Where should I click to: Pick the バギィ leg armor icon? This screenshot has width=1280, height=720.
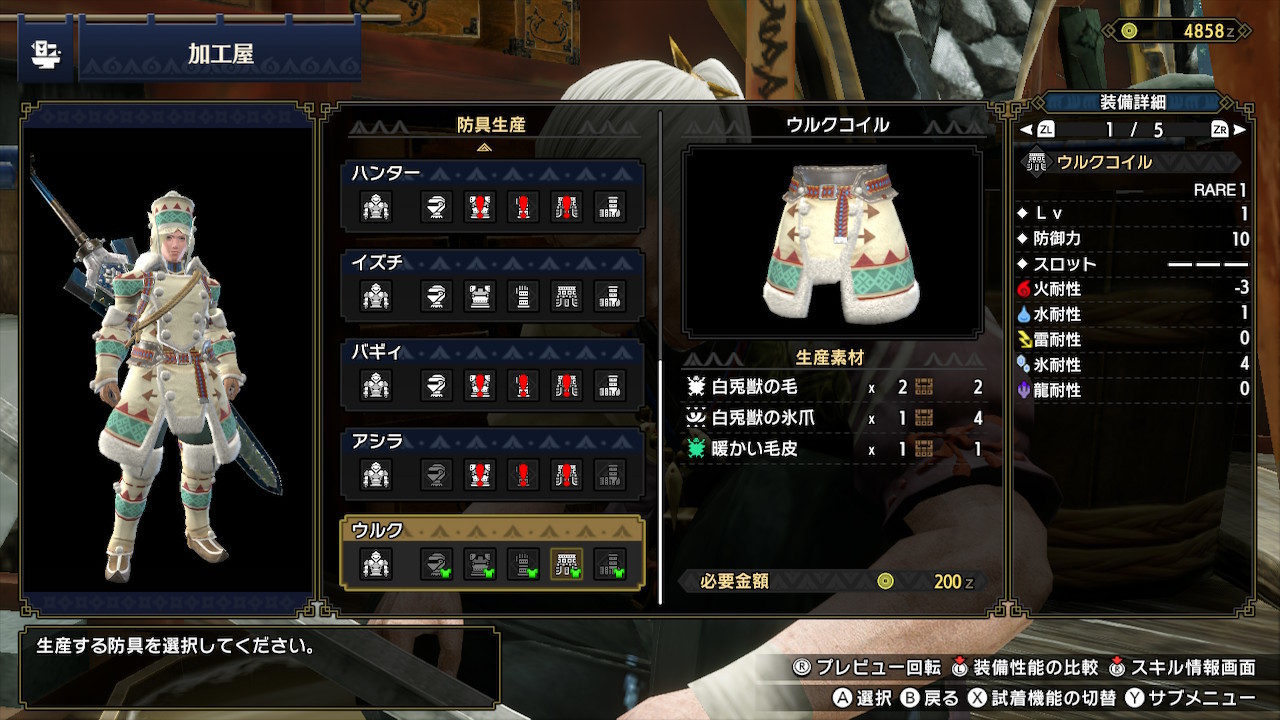click(610, 385)
